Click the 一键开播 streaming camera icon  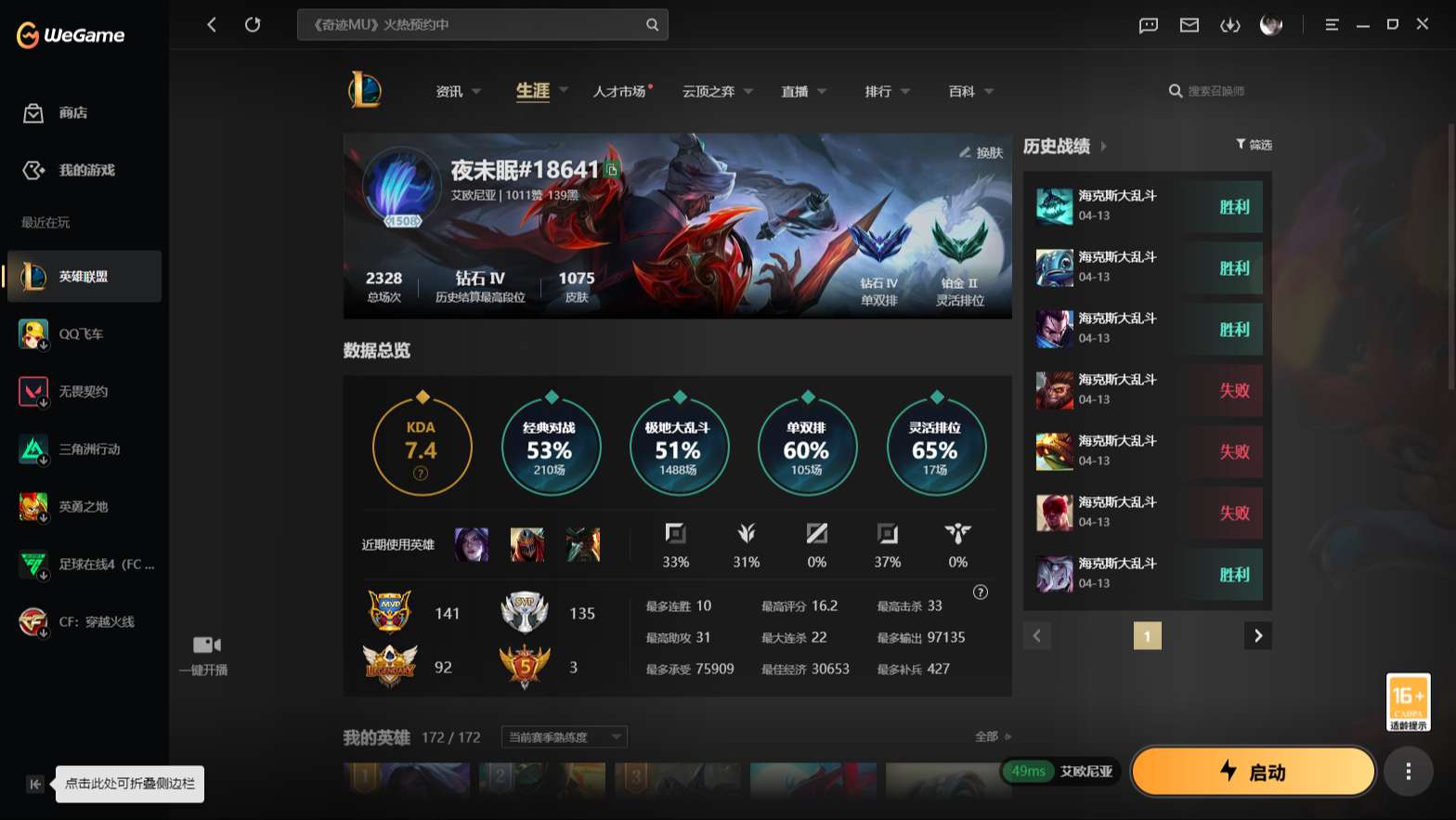[205, 644]
